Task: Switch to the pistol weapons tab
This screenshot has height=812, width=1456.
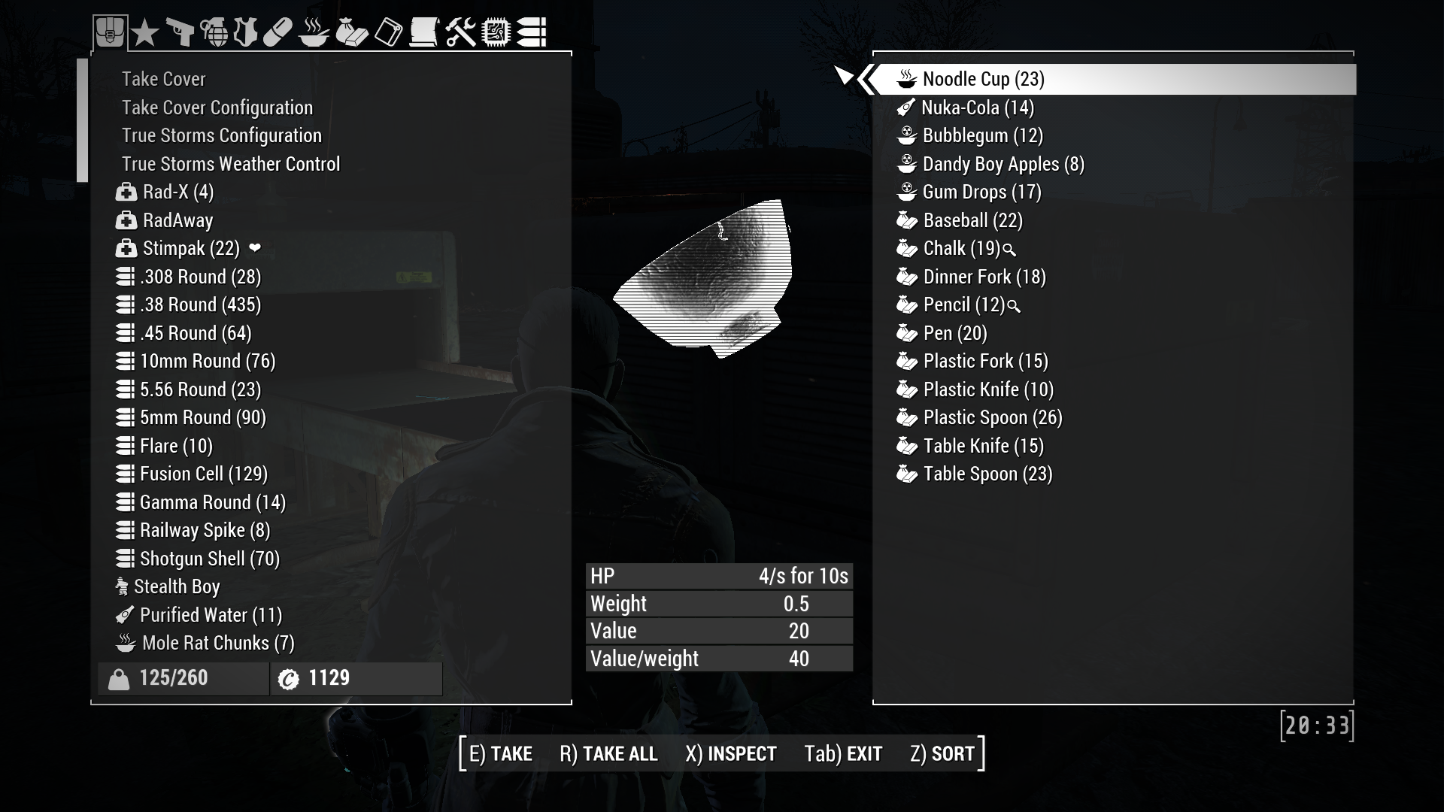Action: (x=179, y=32)
